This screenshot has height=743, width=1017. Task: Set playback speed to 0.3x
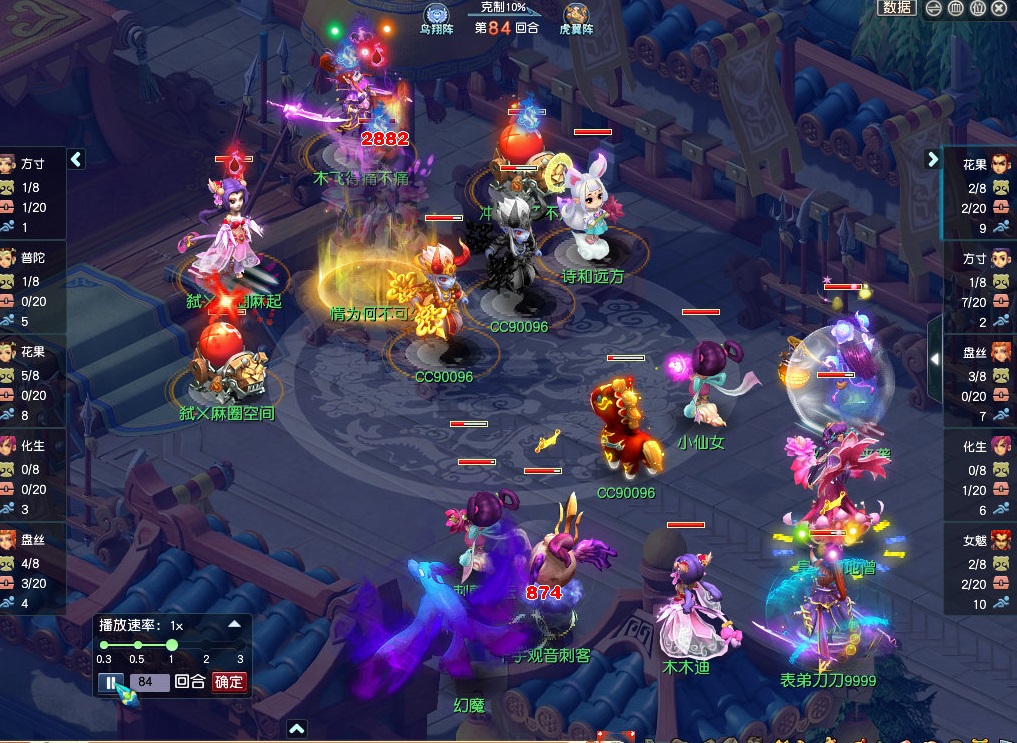click(x=104, y=646)
